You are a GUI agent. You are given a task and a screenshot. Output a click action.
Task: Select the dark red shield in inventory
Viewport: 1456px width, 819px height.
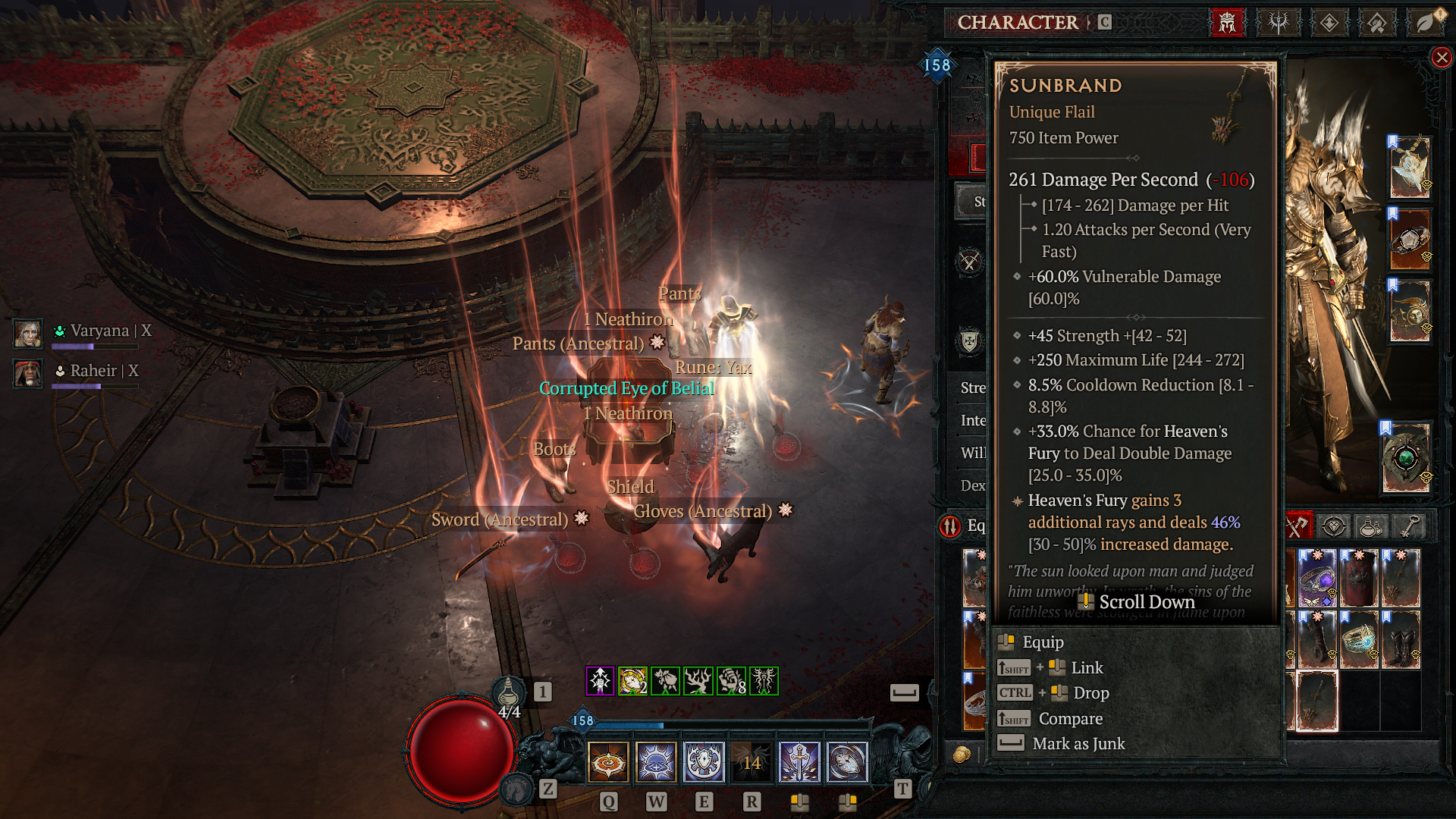[x=1359, y=580]
